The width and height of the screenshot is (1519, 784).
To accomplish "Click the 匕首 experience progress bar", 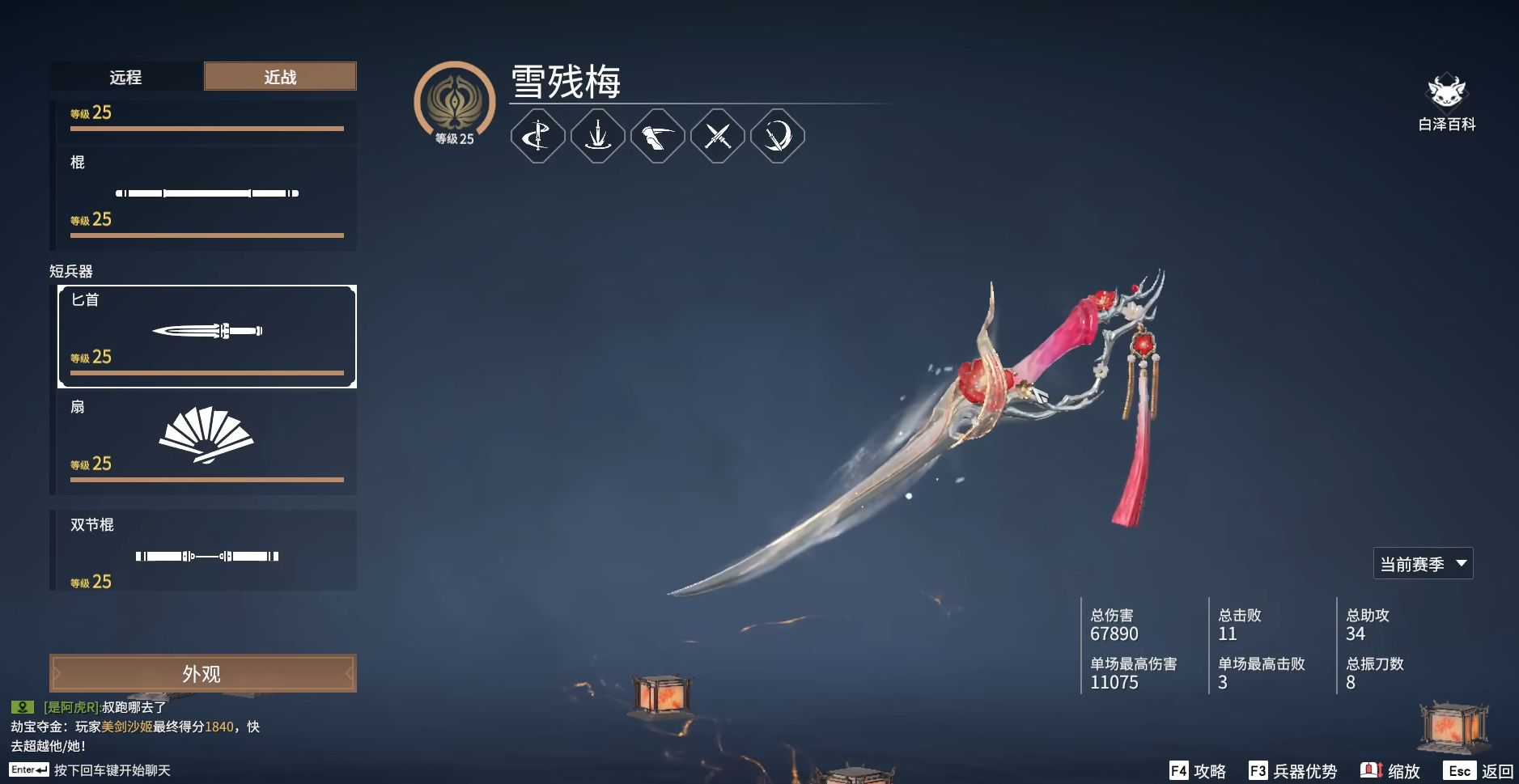I will [206, 373].
